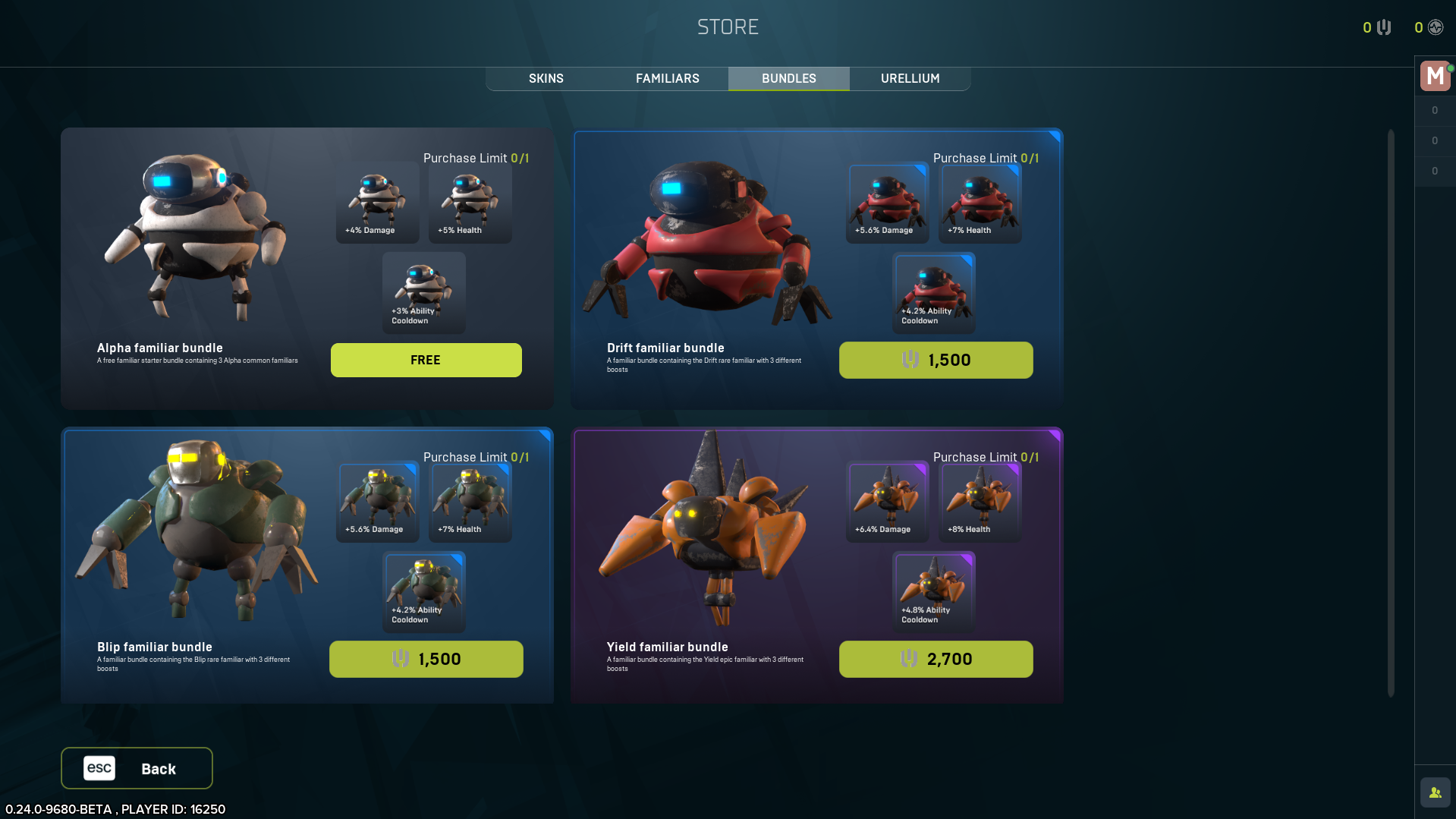This screenshot has width=1456, height=819.
Task: Open the Familiars tab
Action: pos(668,79)
